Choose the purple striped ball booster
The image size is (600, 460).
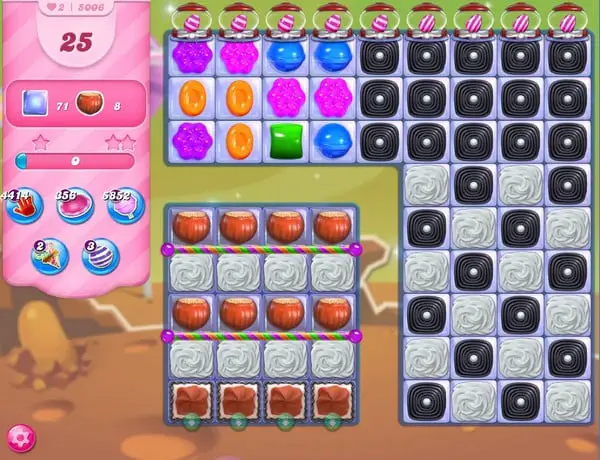pyautogui.click(x=99, y=256)
